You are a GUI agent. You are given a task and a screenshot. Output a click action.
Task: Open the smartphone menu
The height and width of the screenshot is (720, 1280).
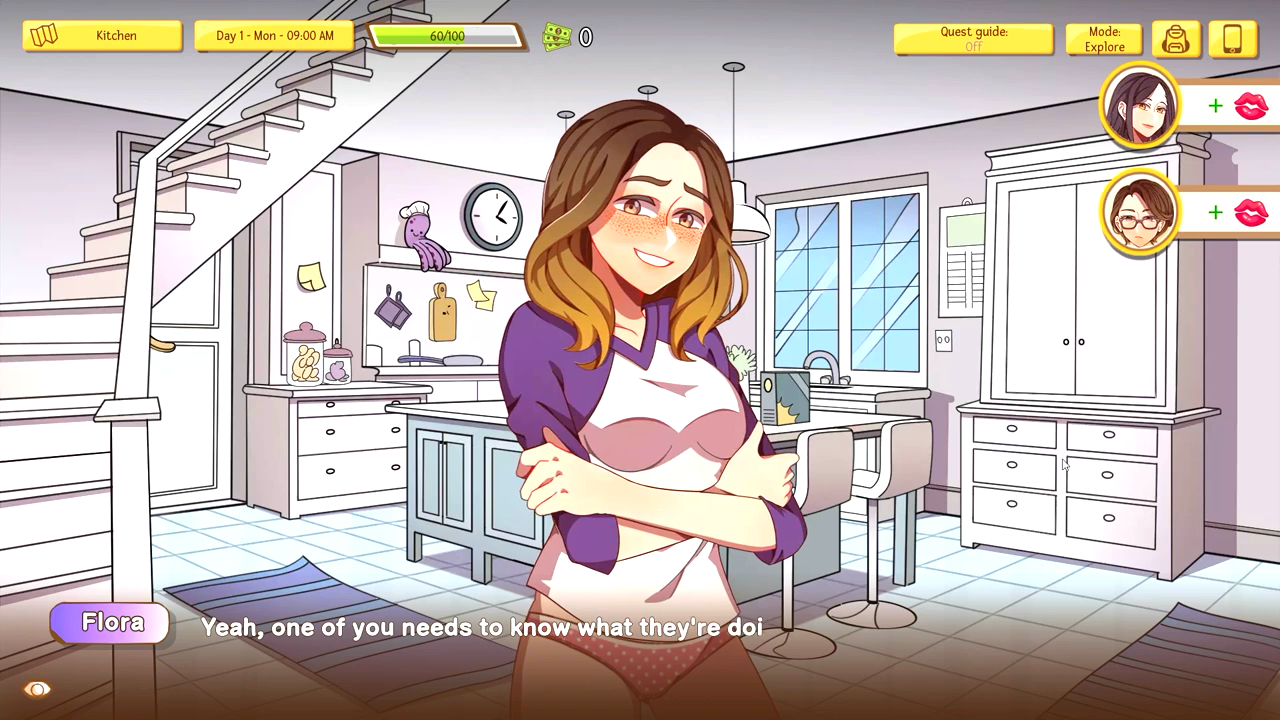click(x=1232, y=39)
